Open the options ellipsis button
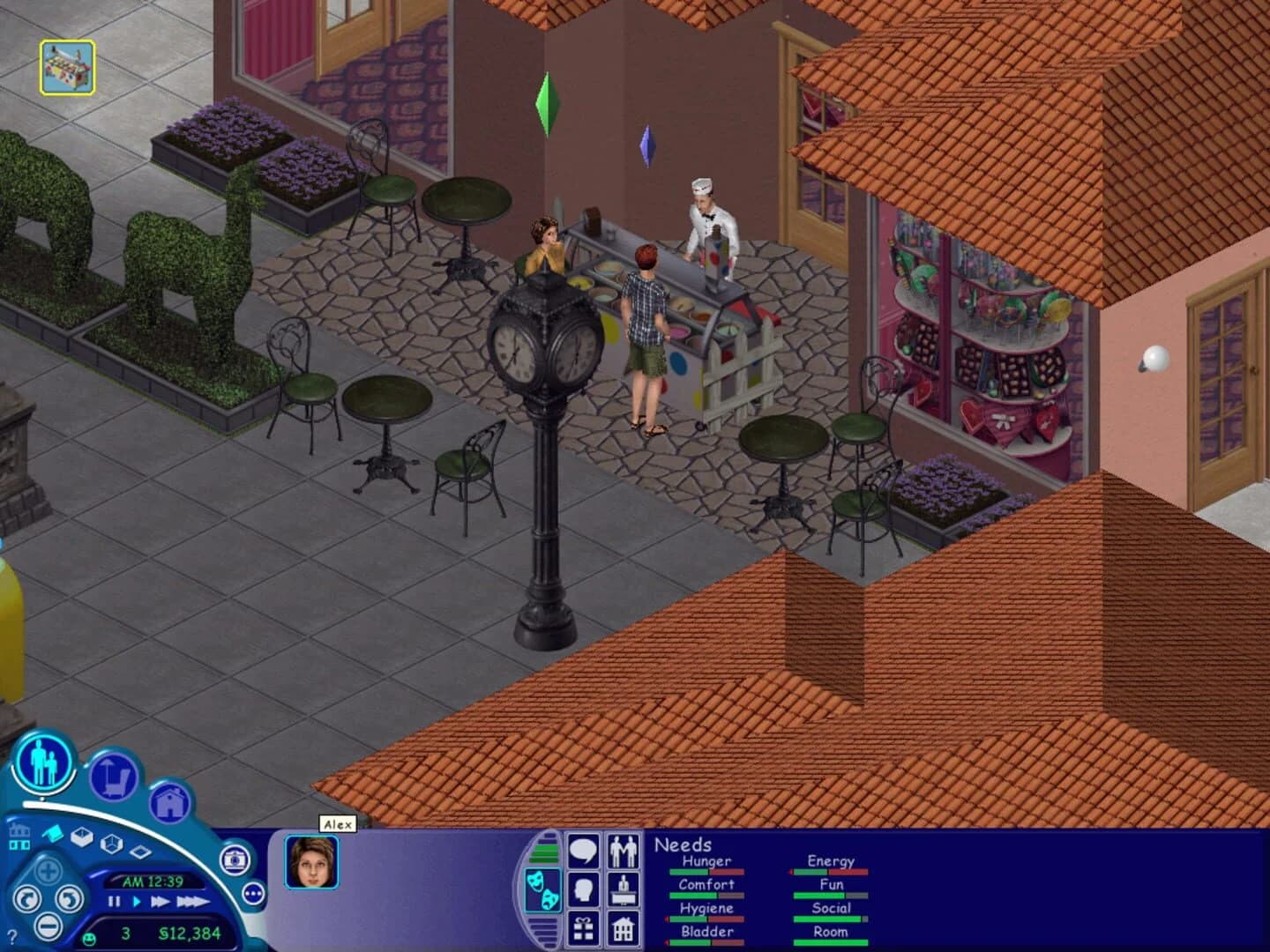This screenshot has width=1270, height=952. coord(253,892)
